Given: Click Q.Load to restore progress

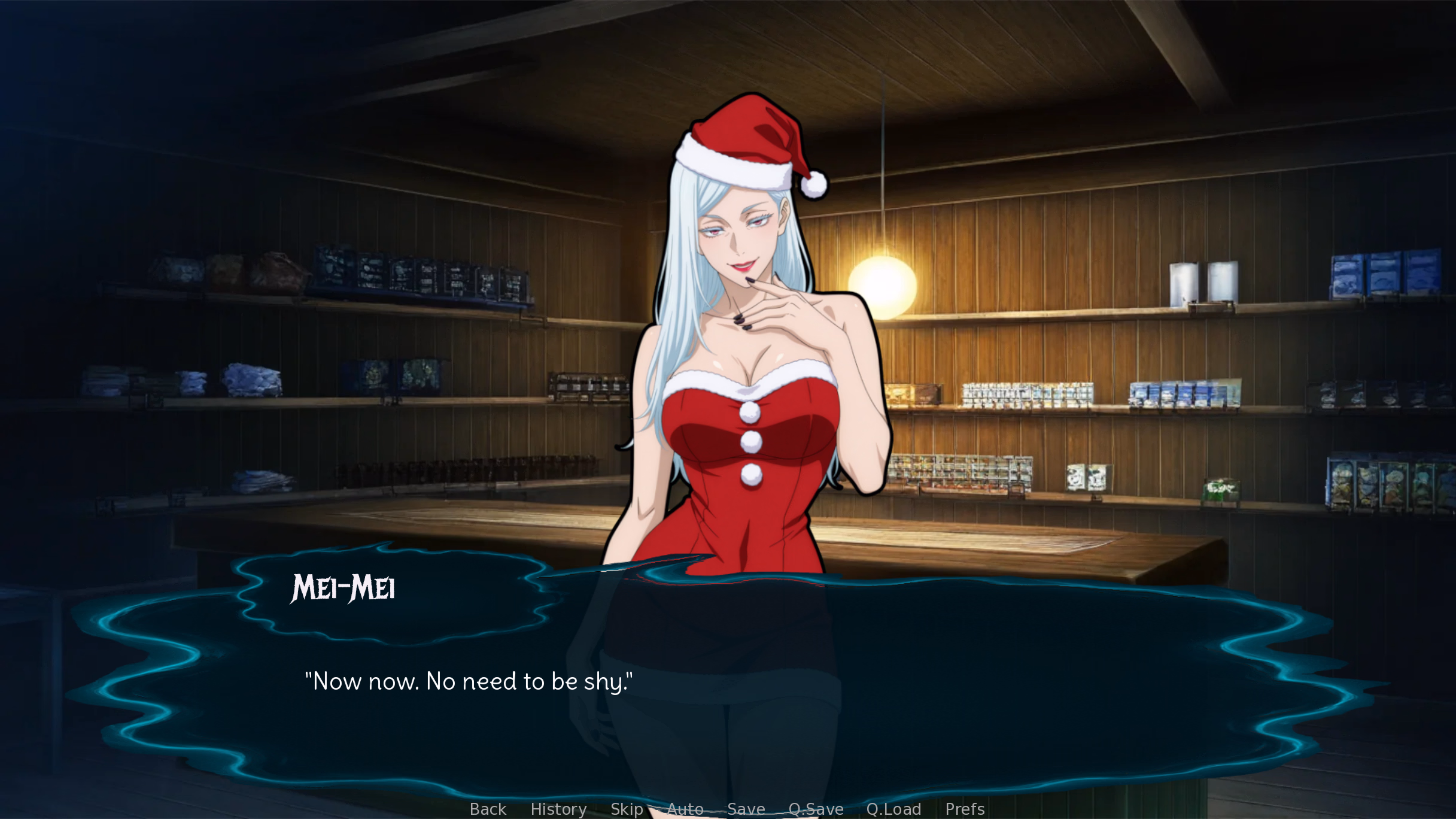Looking at the screenshot, I should (x=894, y=809).
